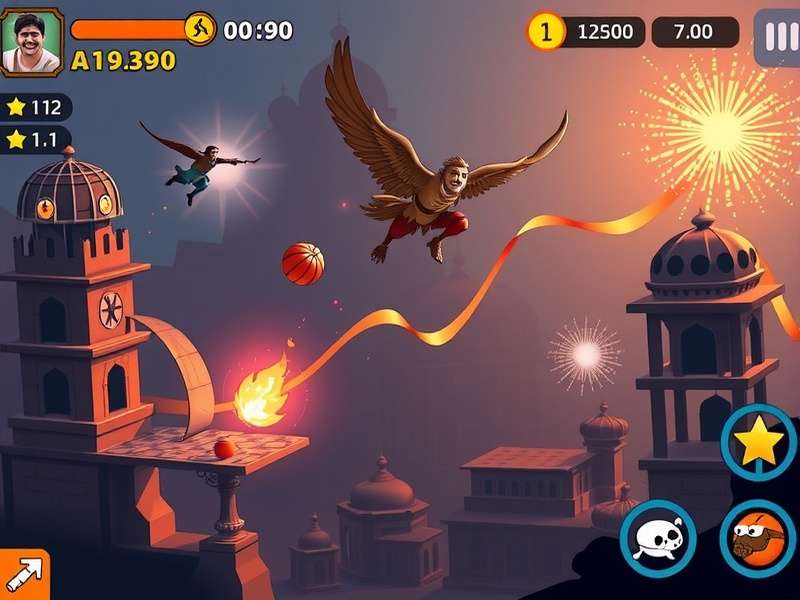Use the skull ability button
The width and height of the screenshot is (800, 600).
[x=658, y=538]
